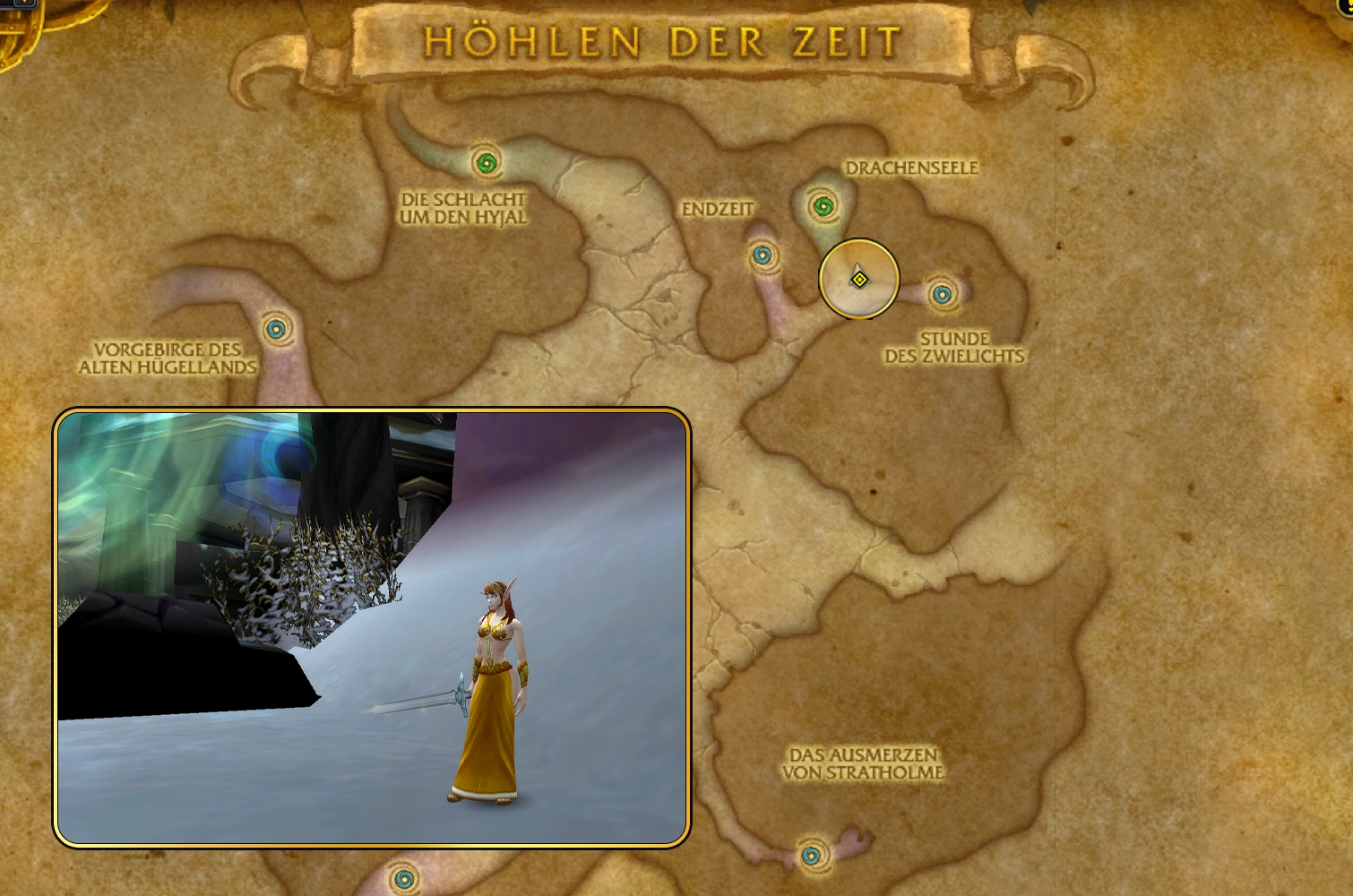Open the inset screenshot of the blood elf
The image size is (1353, 896).
[372, 627]
